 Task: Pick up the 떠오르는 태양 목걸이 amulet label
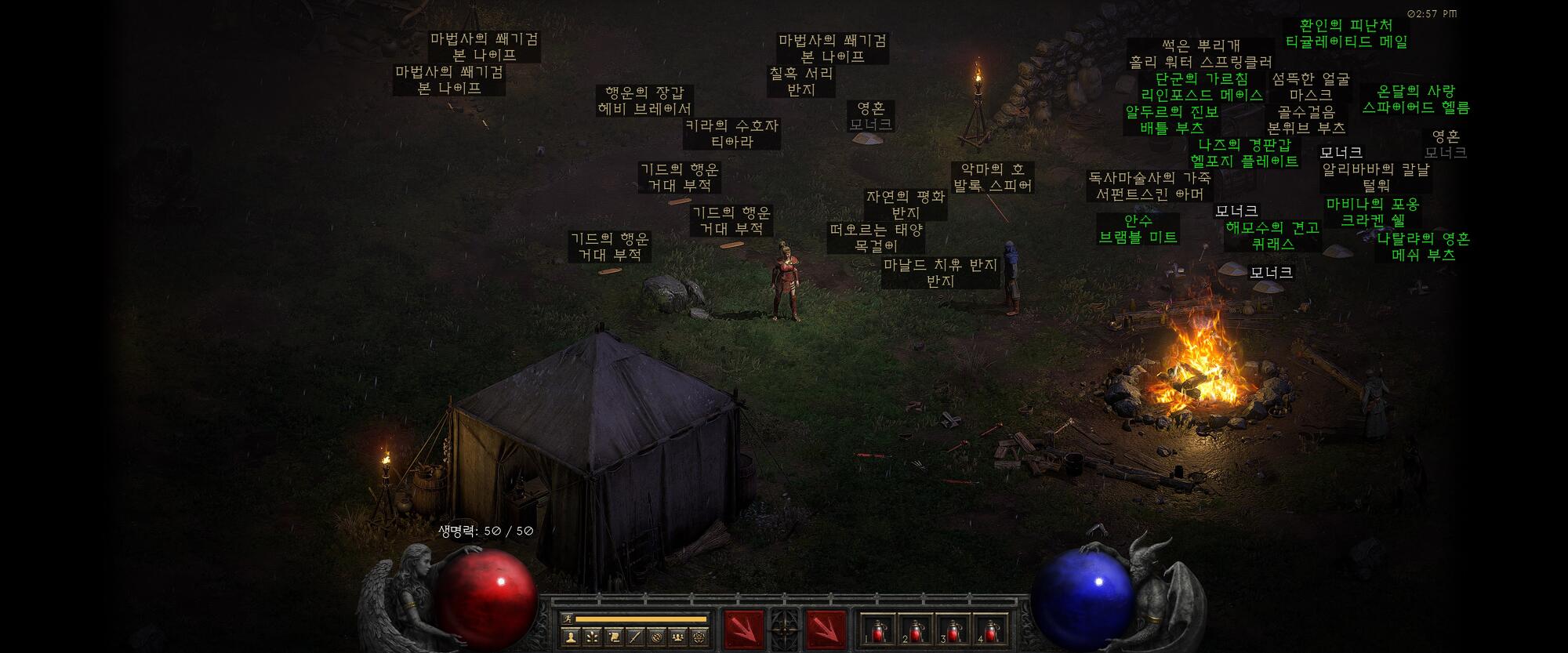(x=877, y=238)
